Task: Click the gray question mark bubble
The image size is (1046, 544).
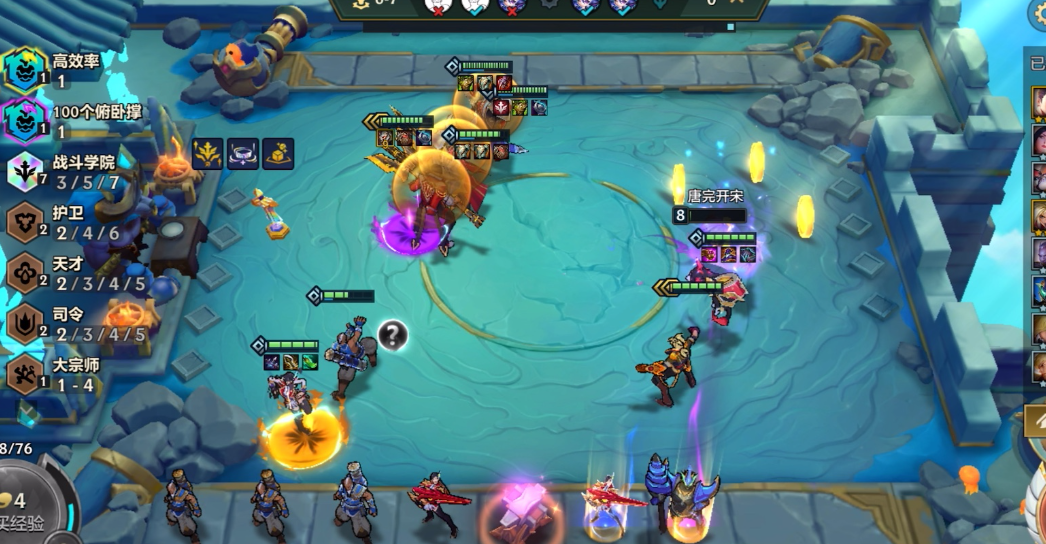Action: (393, 335)
